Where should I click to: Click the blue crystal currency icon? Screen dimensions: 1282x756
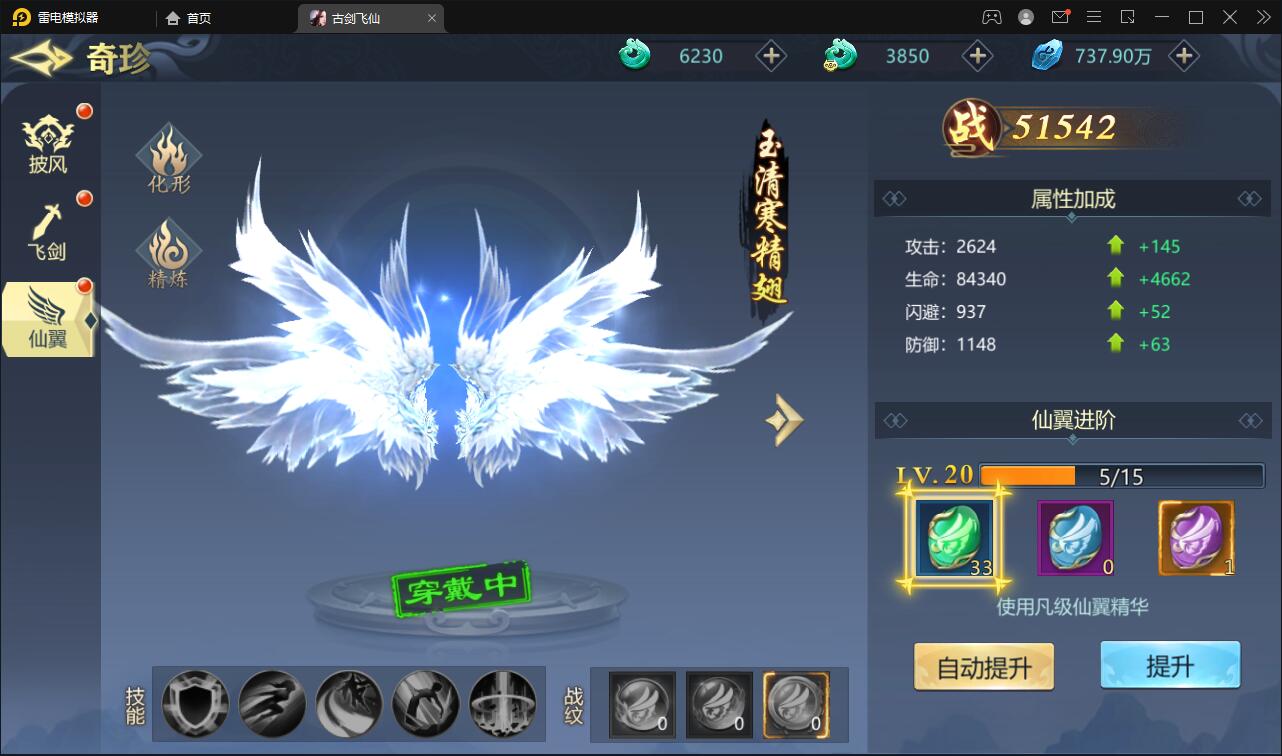[1046, 56]
